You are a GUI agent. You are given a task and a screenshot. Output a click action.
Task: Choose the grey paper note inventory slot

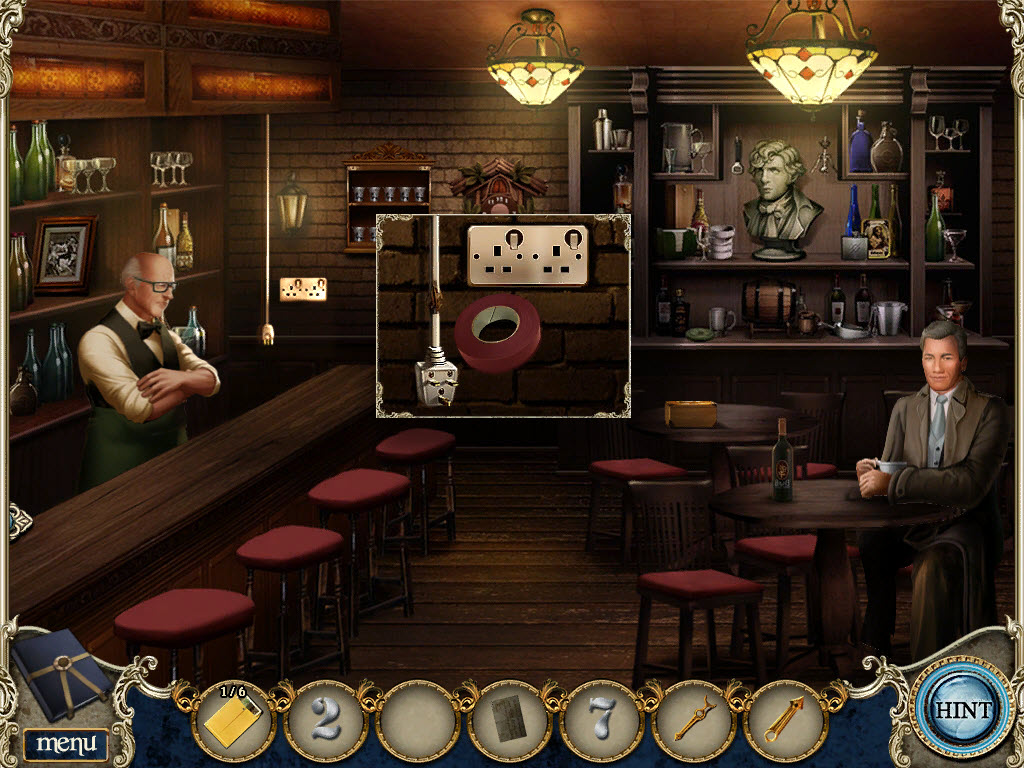(509, 720)
